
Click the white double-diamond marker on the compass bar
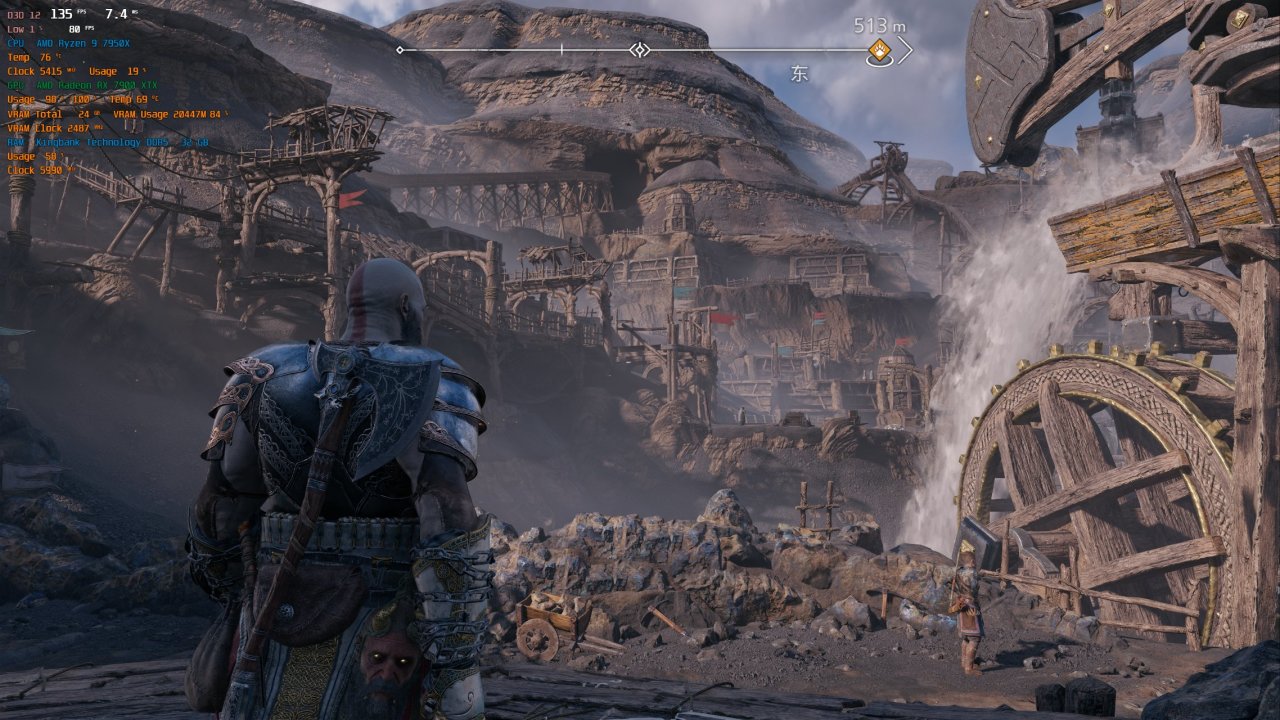pyautogui.click(x=640, y=50)
